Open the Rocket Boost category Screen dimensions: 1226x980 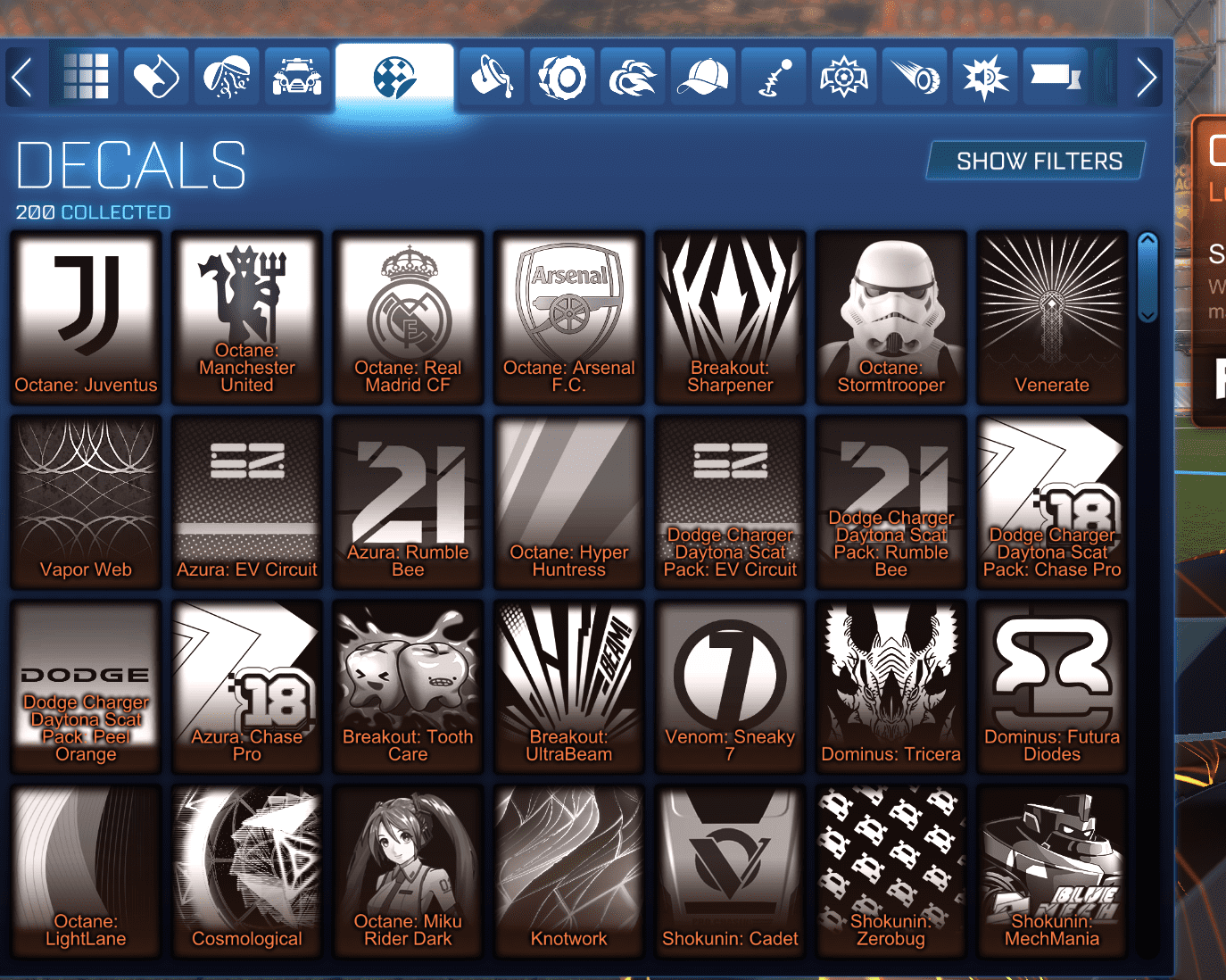pos(633,76)
